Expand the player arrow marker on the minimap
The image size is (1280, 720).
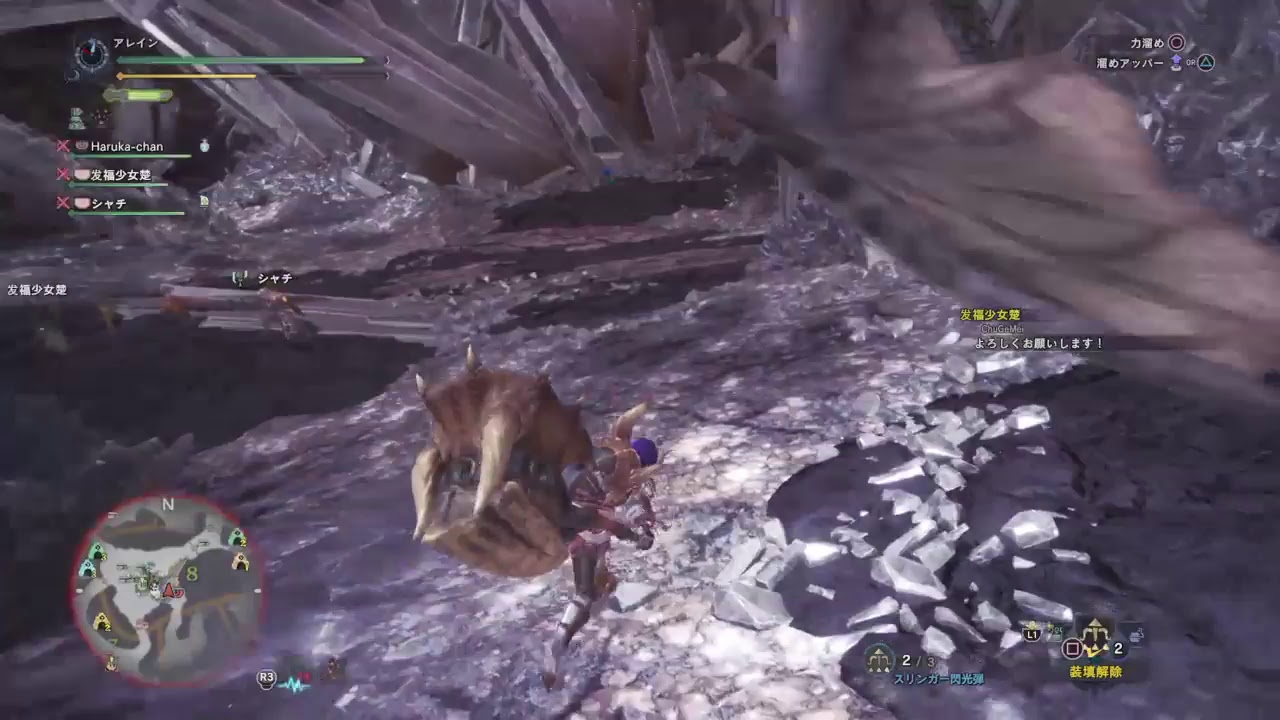point(170,590)
